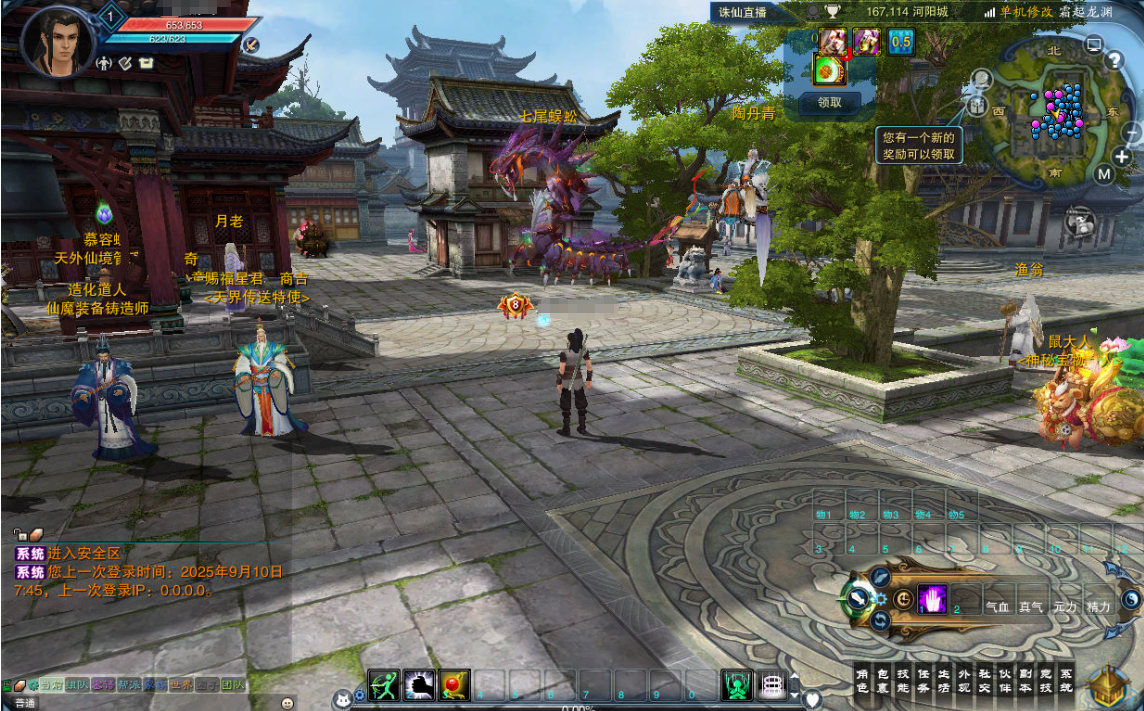
Task: Activate the white fist punch skill
Action: coord(419,685)
